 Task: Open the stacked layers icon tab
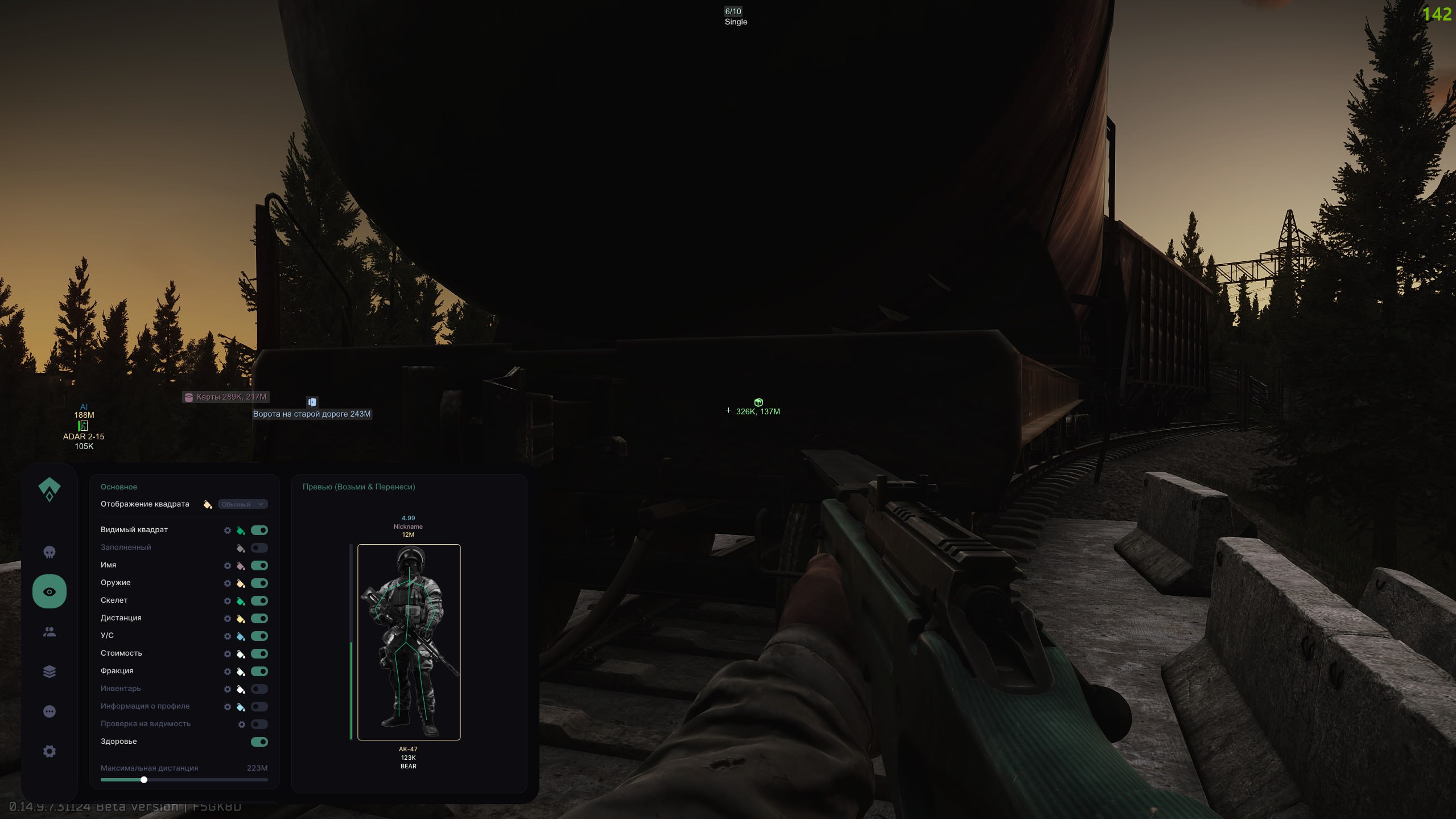tap(50, 672)
